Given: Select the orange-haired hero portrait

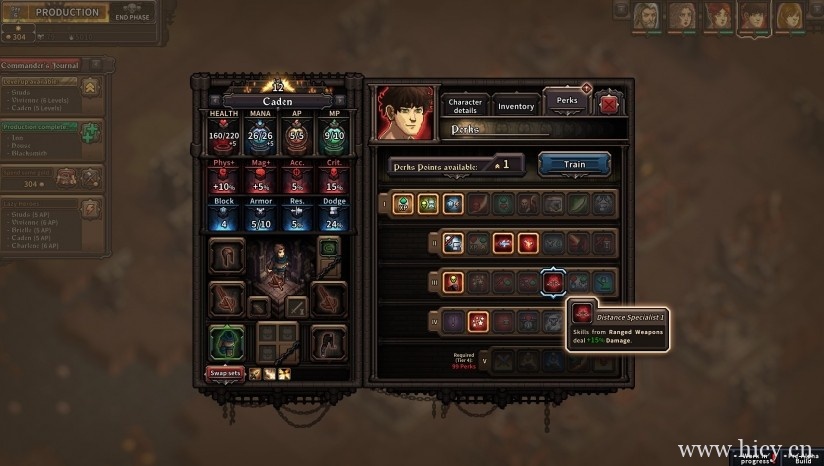Looking at the screenshot, I should [x=789, y=16].
